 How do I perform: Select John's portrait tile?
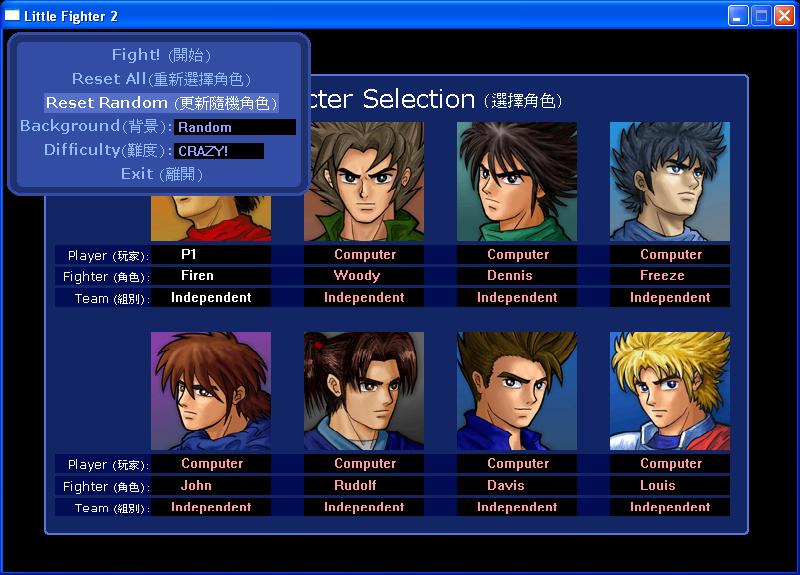[x=211, y=391]
